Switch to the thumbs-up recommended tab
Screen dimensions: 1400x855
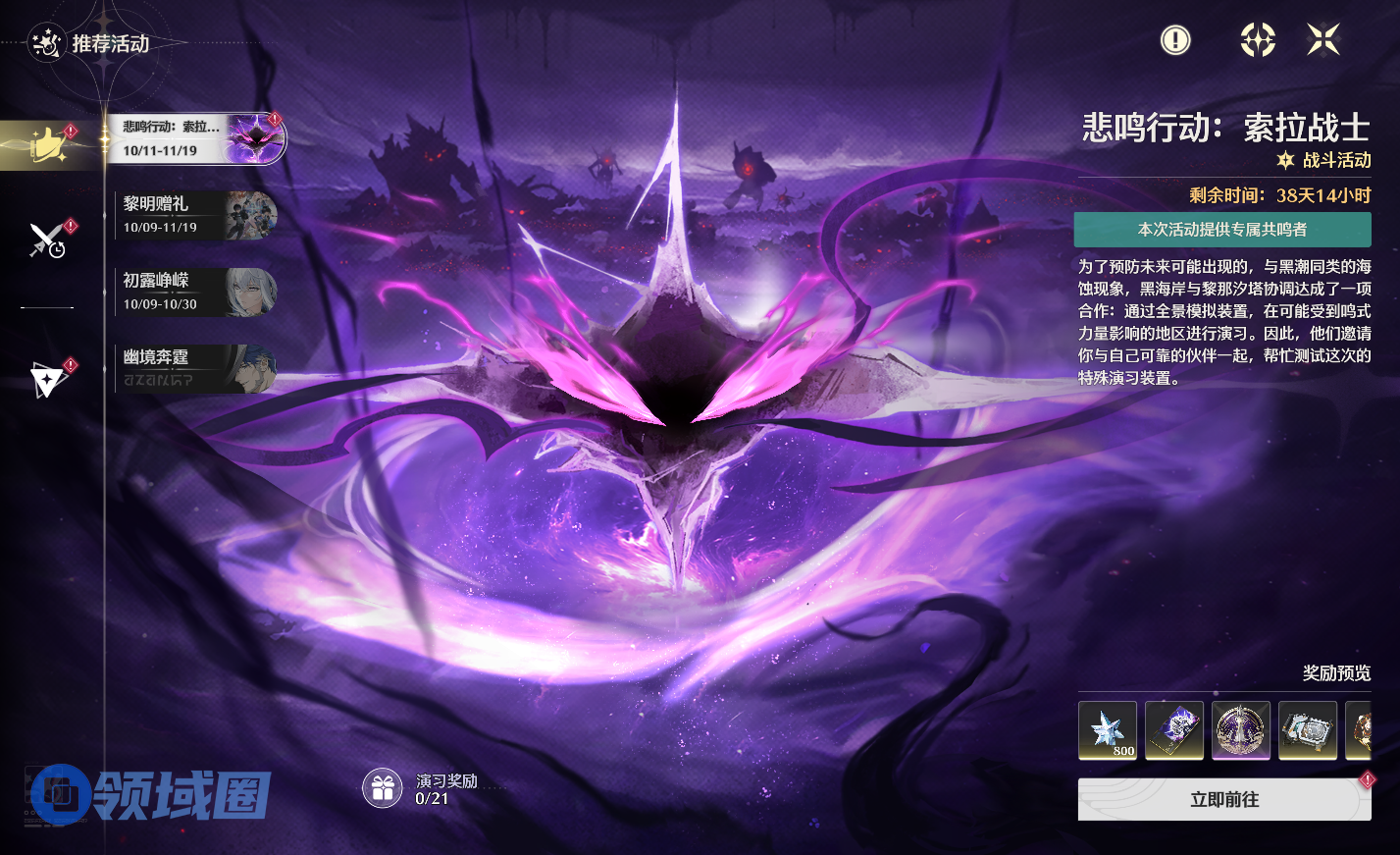[48, 145]
